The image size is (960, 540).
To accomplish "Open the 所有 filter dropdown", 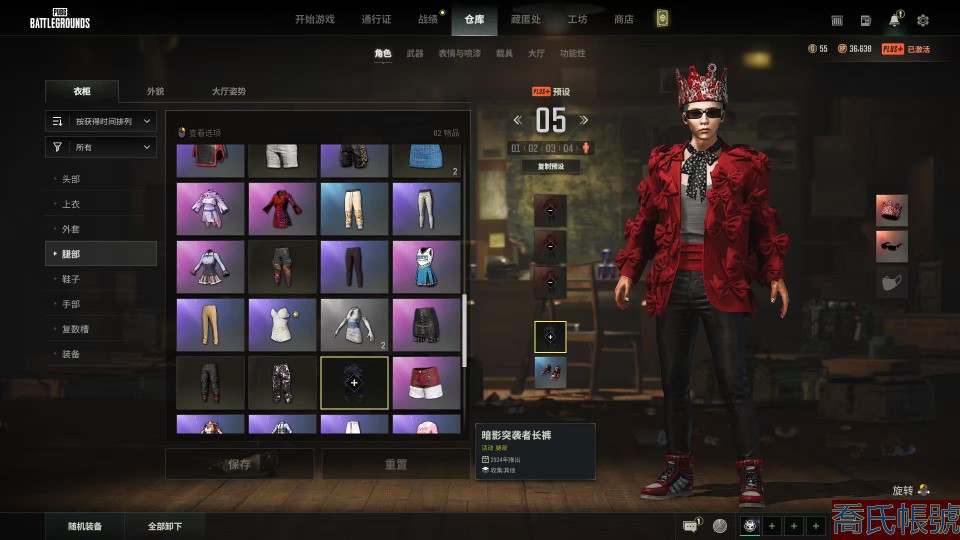I will click(101, 147).
